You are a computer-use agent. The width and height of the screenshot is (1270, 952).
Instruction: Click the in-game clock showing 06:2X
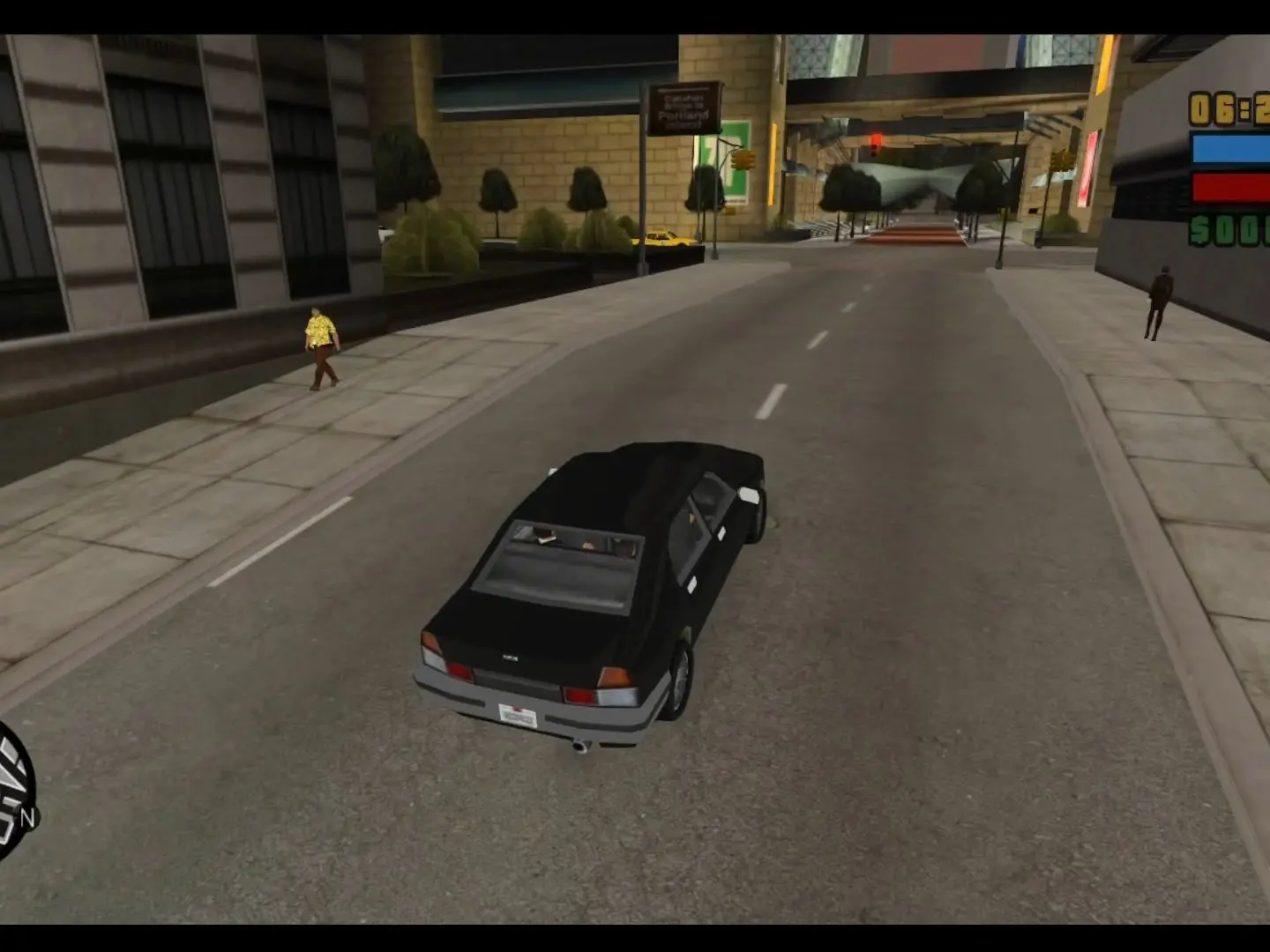[x=1228, y=108]
